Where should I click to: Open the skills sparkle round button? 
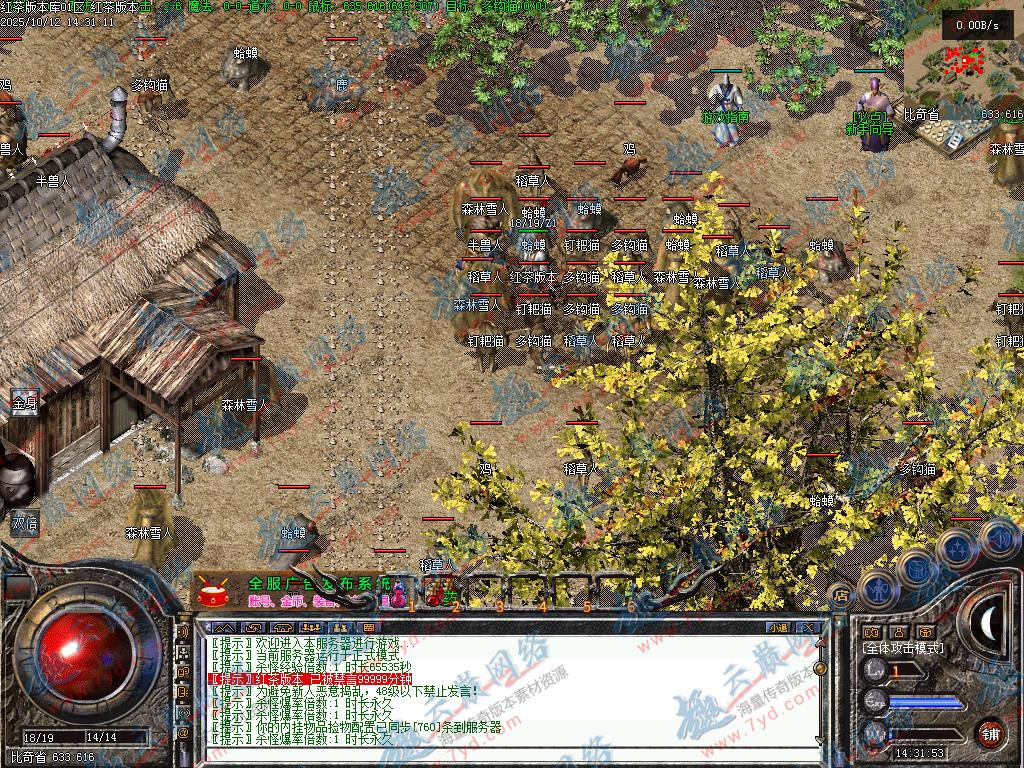click(957, 547)
